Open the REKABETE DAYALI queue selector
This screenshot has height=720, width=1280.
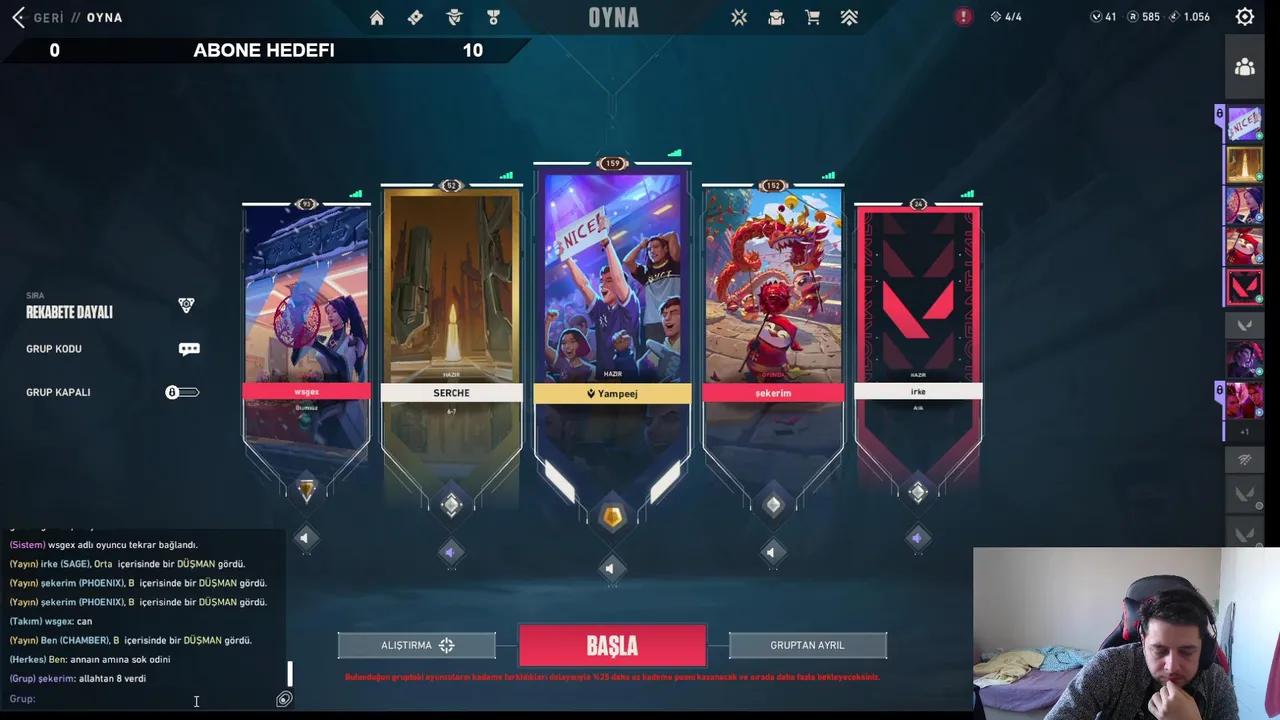click(x=69, y=311)
